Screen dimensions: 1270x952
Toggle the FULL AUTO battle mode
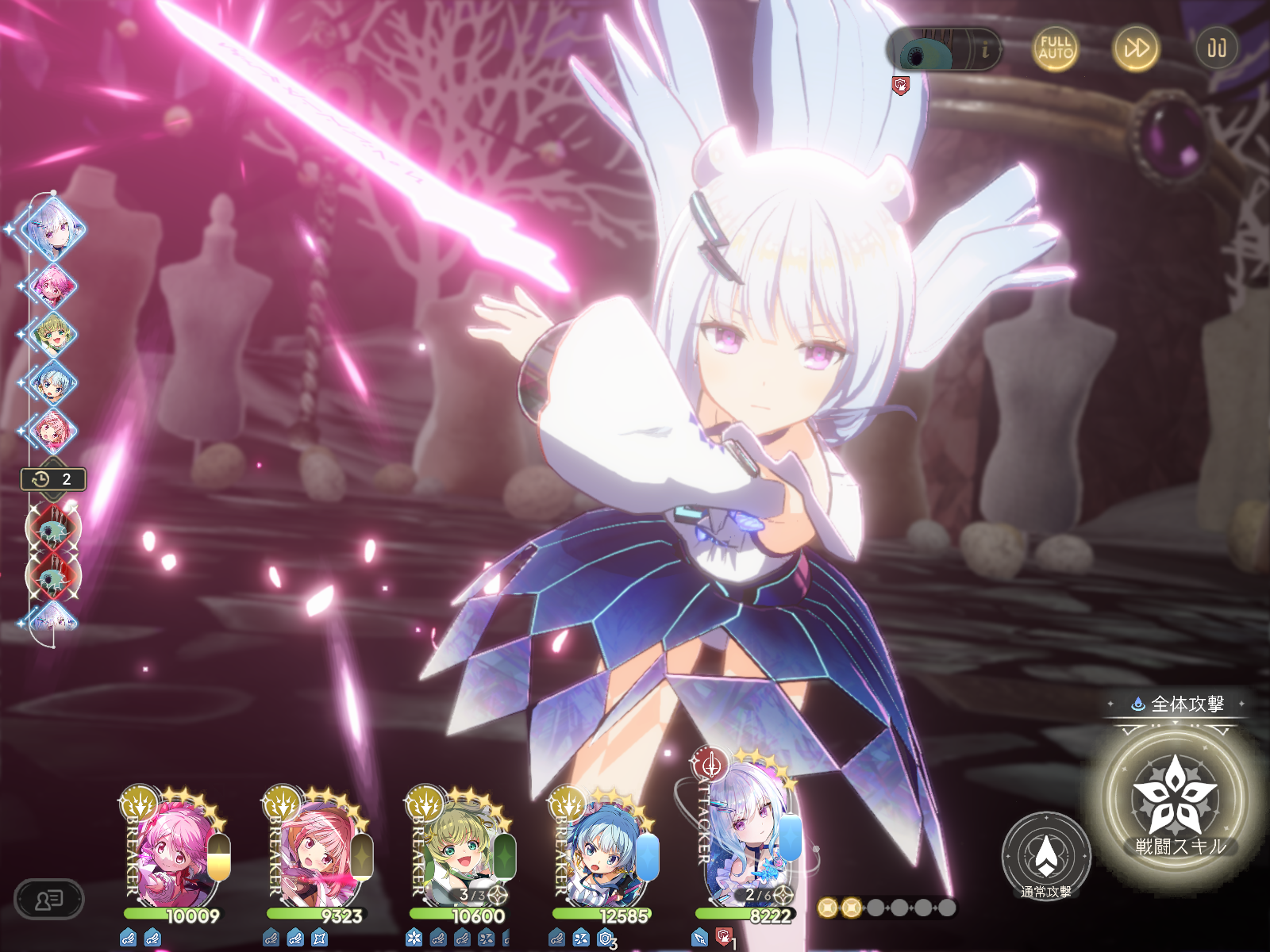click(x=1055, y=48)
